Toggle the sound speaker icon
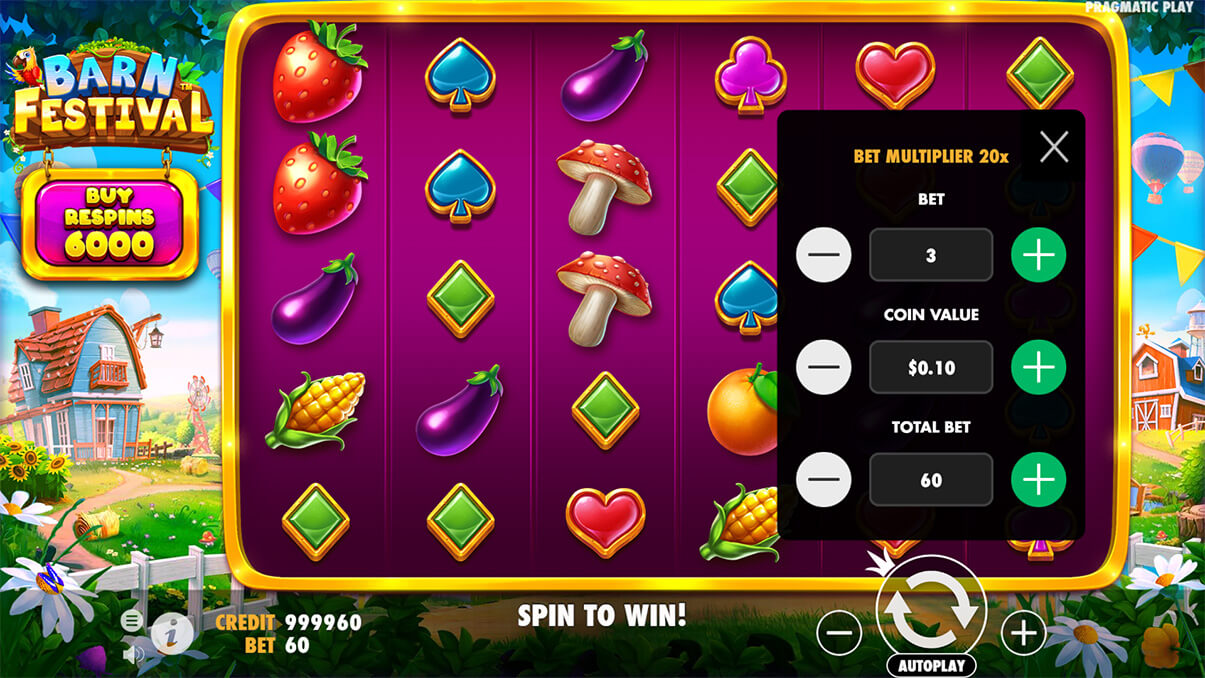The width and height of the screenshot is (1205, 678). 131,654
